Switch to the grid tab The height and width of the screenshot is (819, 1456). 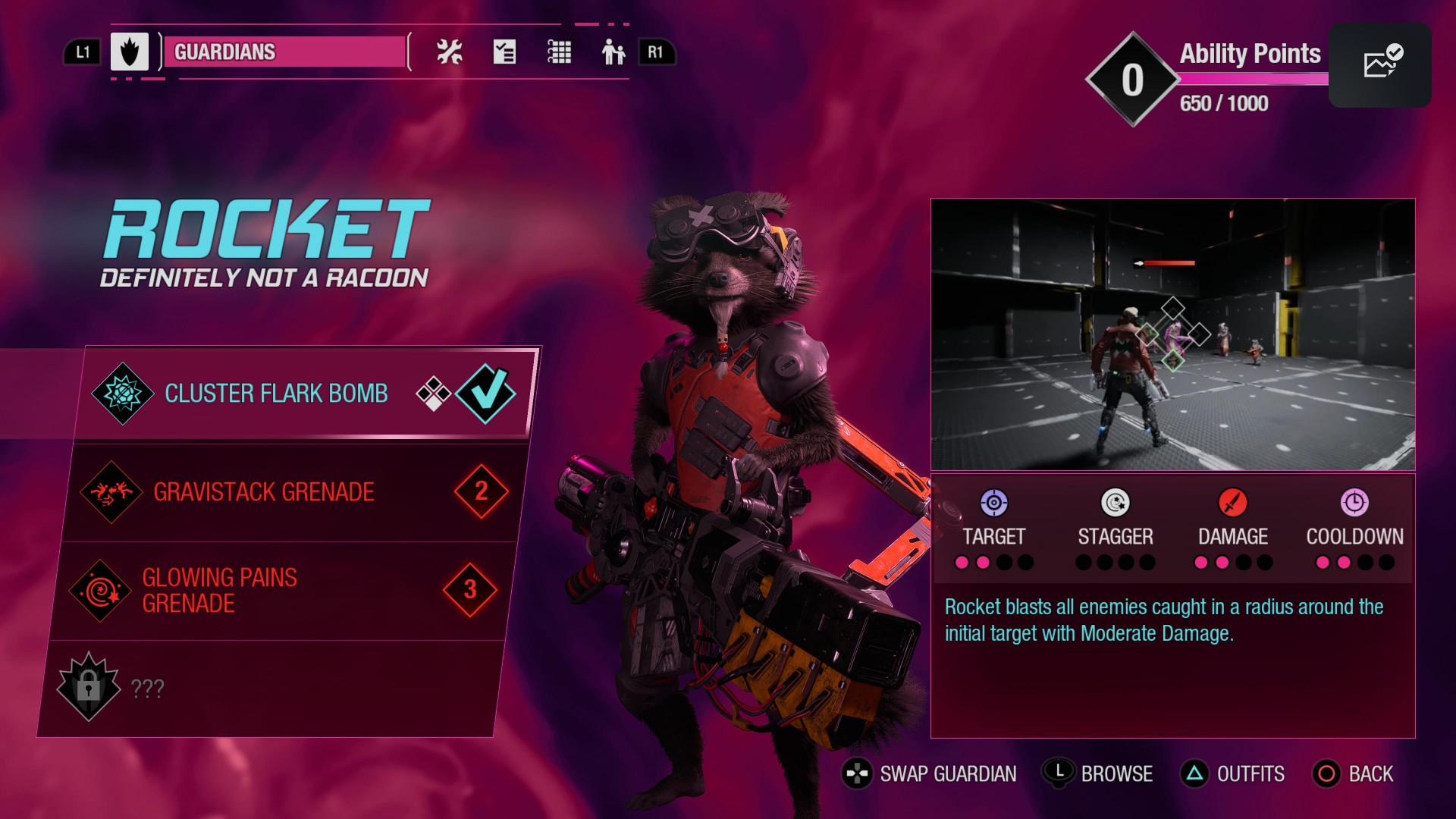[560, 52]
